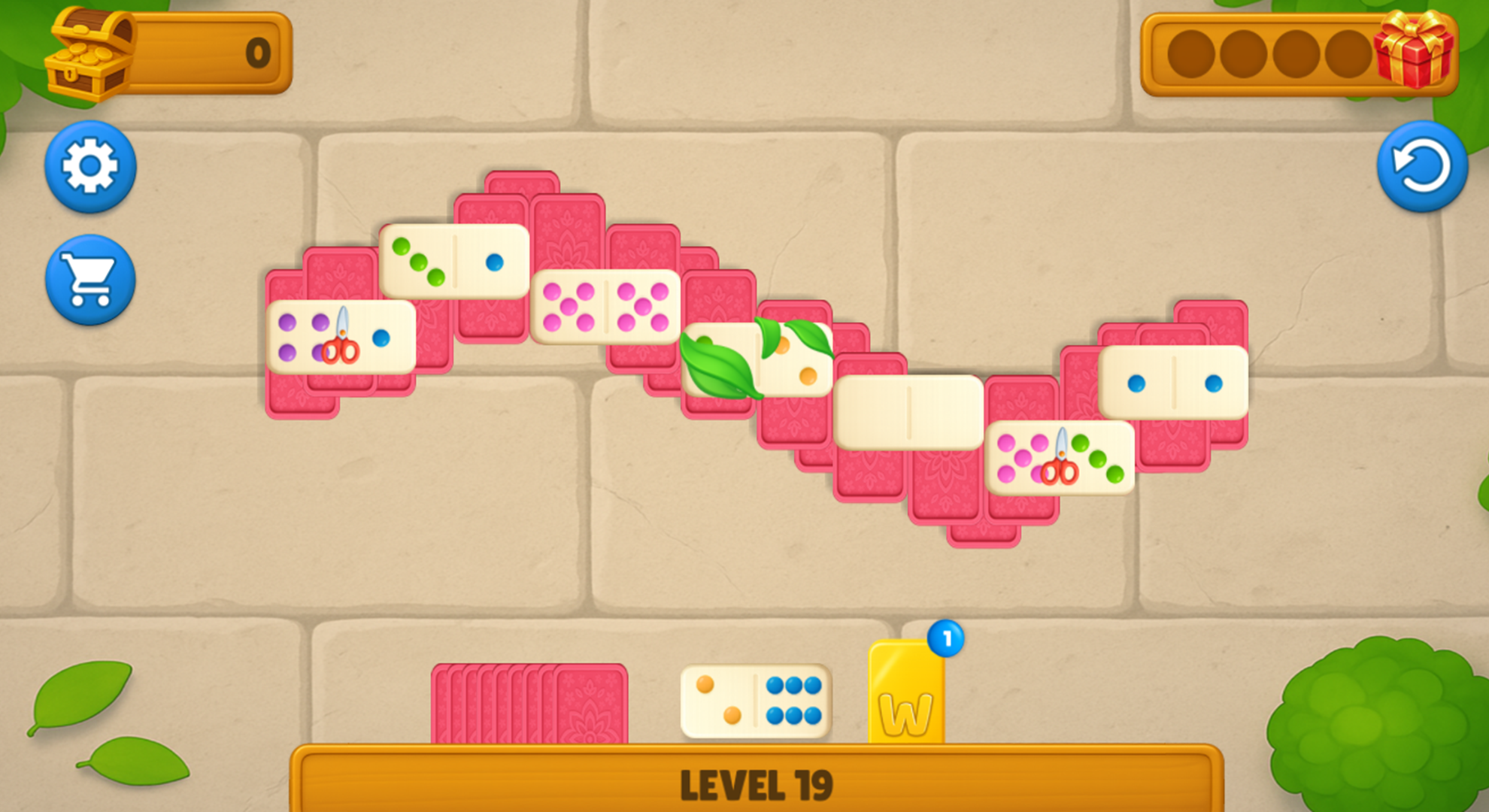
Task: Click the gift box reward
Action: pos(1418,53)
